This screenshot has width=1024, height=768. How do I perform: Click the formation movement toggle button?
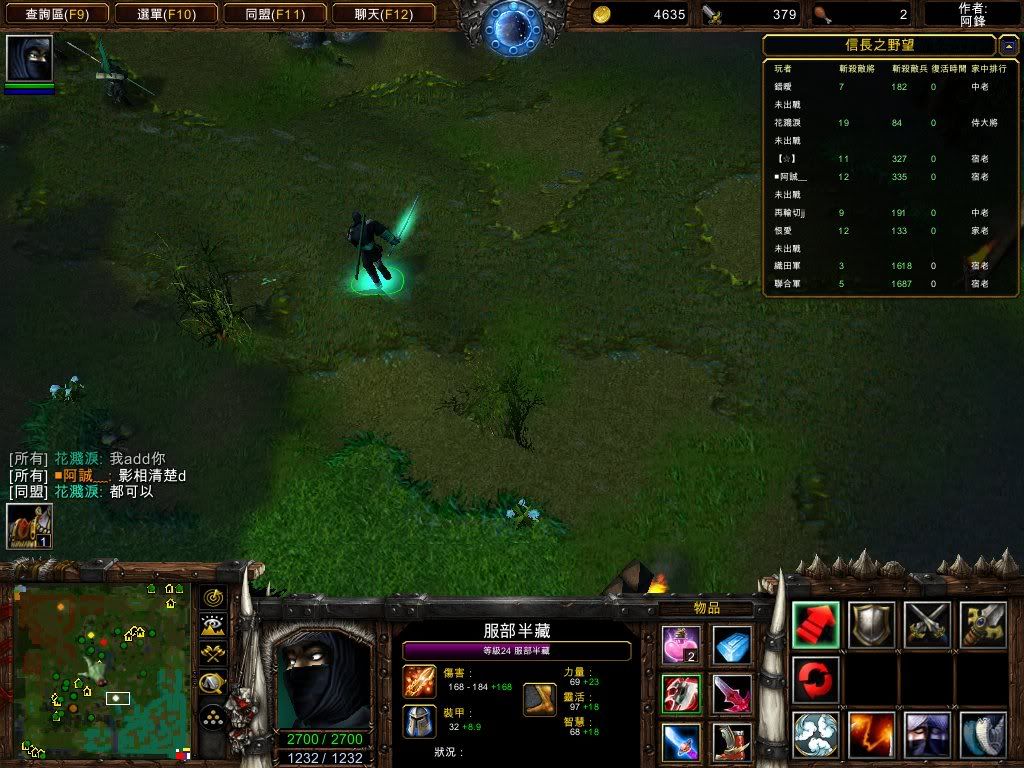[213, 716]
